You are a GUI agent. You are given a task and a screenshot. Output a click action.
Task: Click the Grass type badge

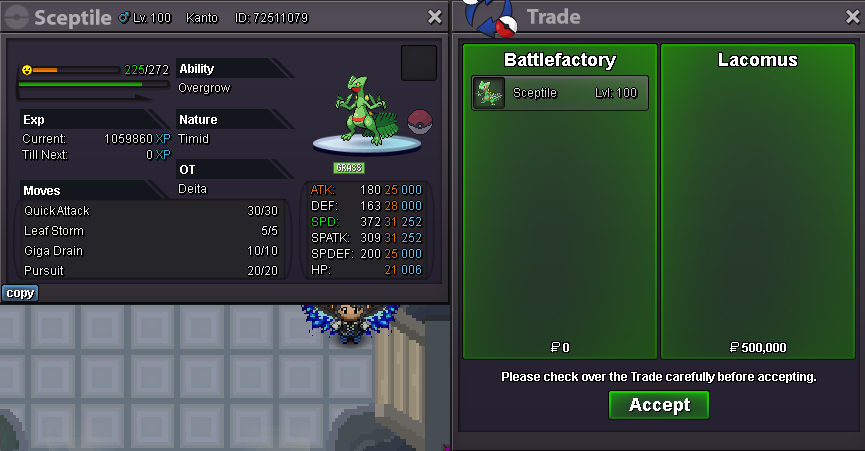click(x=349, y=168)
